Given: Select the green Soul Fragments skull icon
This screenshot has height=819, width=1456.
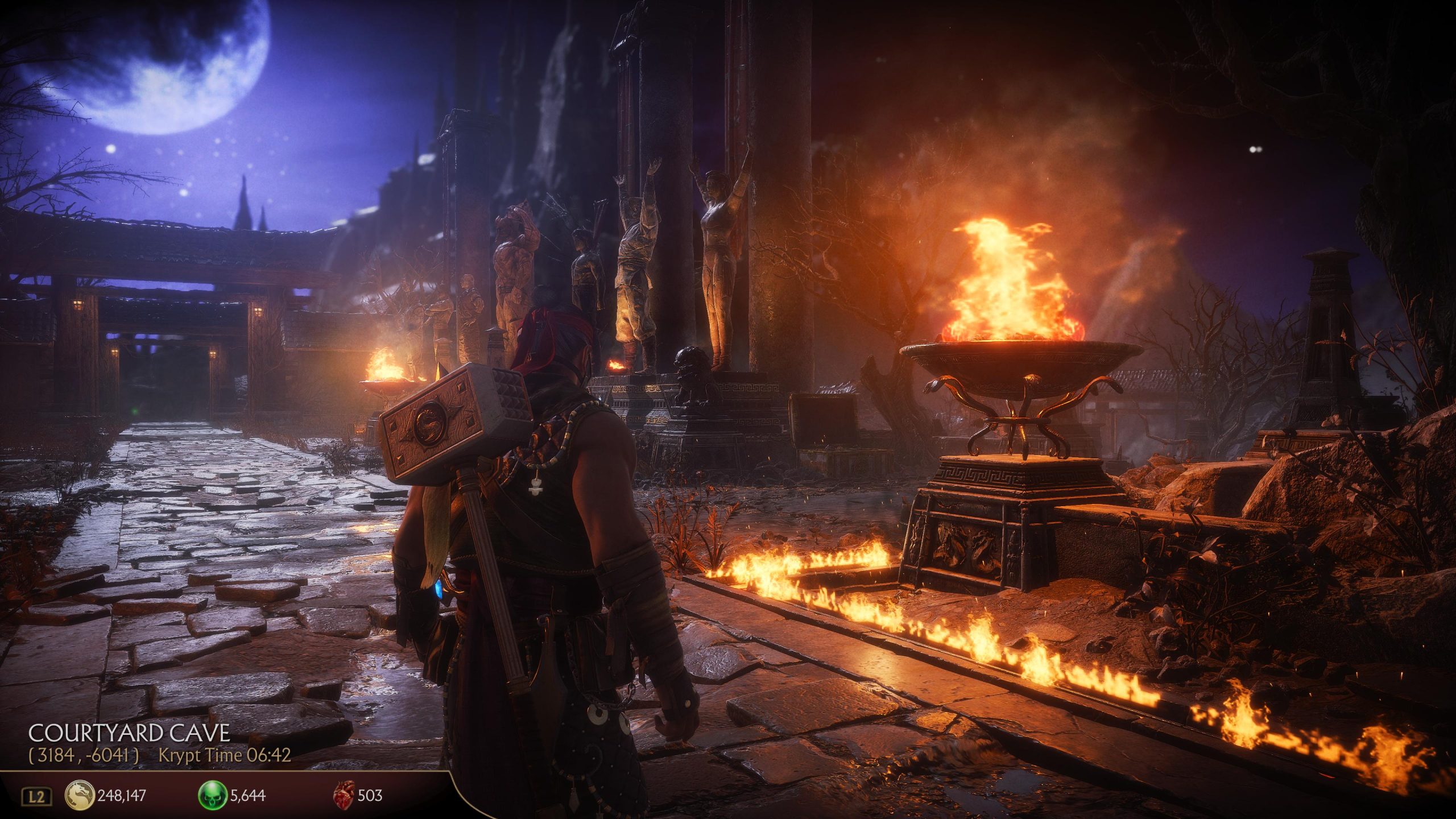Looking at the screenshot, I should tap(212, 795).
